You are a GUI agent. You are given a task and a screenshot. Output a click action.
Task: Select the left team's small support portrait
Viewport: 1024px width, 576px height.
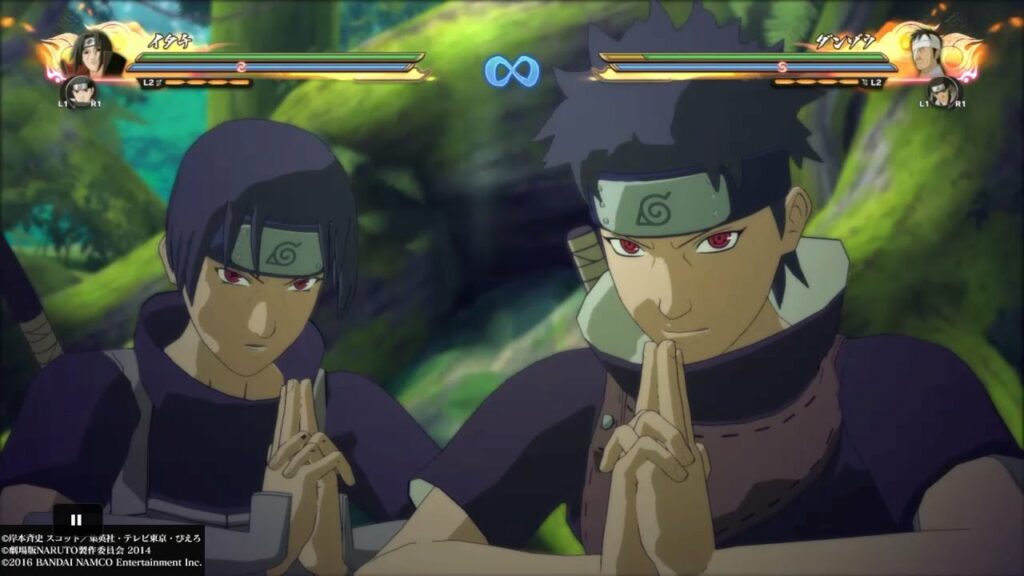point(79,92)
